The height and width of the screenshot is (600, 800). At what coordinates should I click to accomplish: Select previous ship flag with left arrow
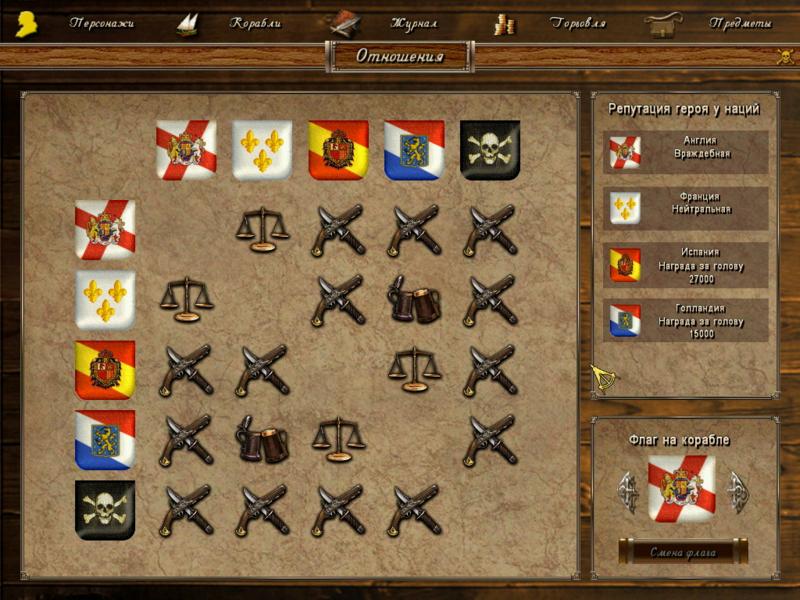click(x=628, y=491)
